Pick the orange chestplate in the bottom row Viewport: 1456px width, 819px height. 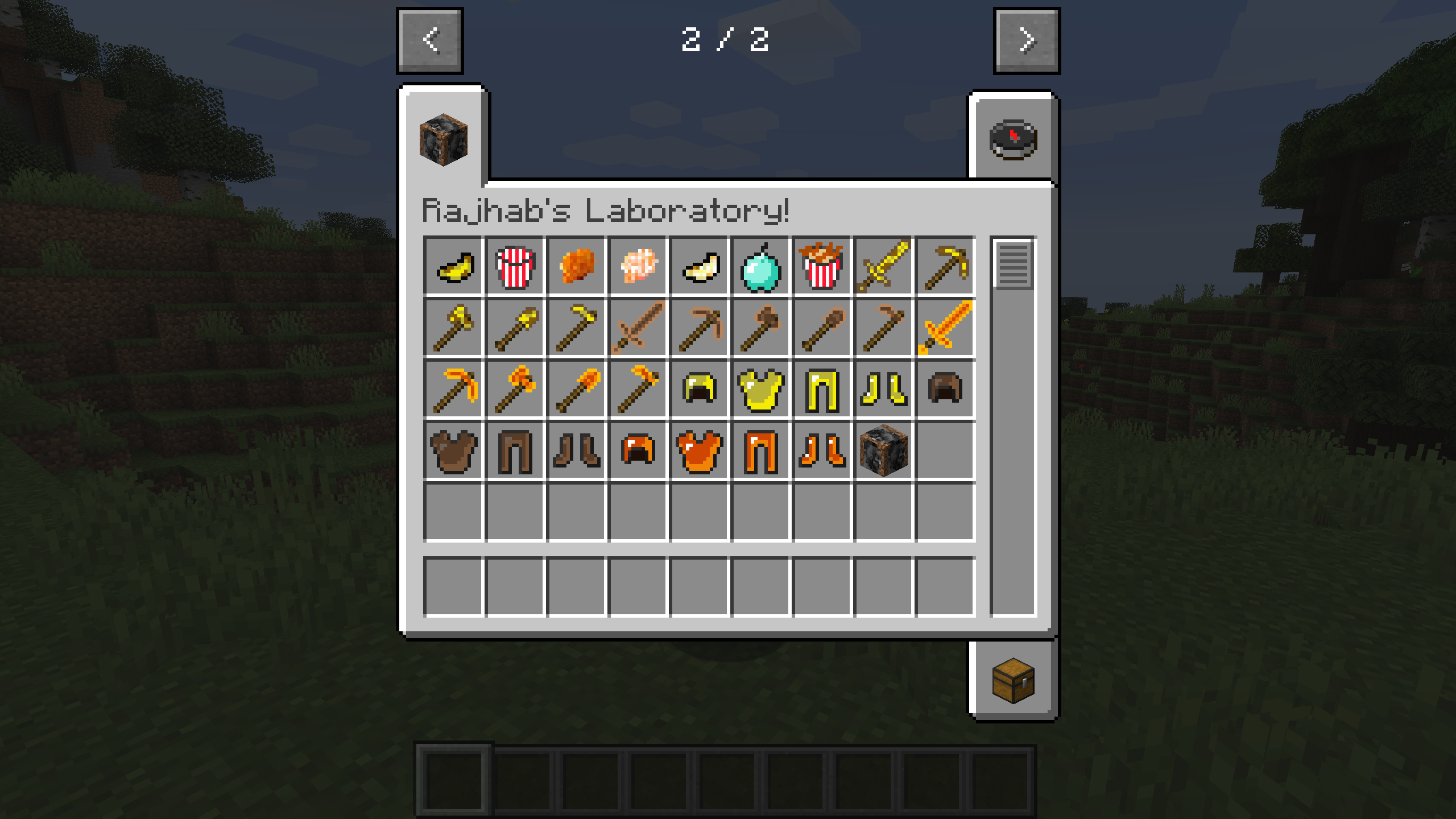pos(698,450)
